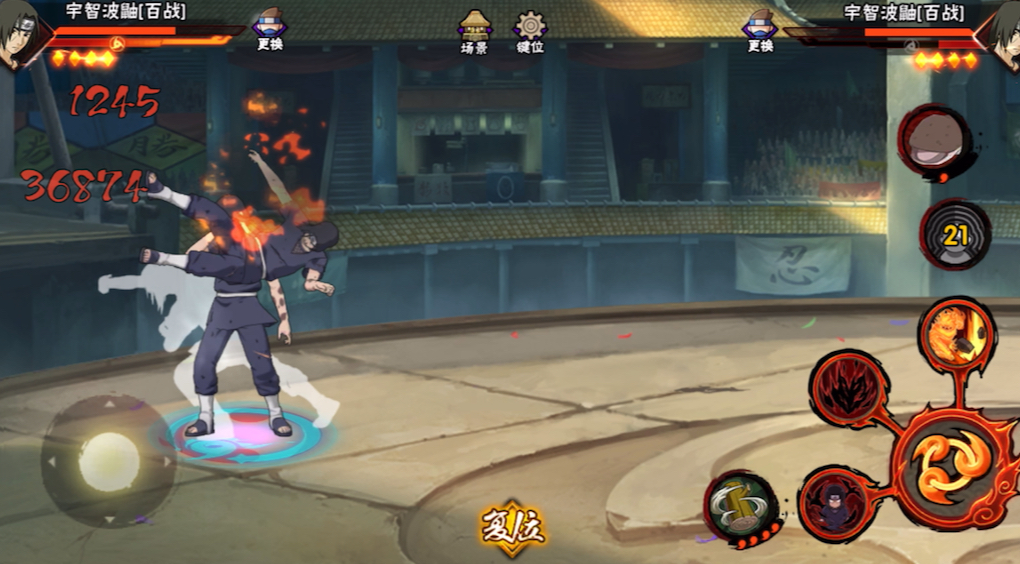Tap the 场景 scene button
This screenshot has width=1020, height=564.
pyautogui.click(x=474, y=32)
